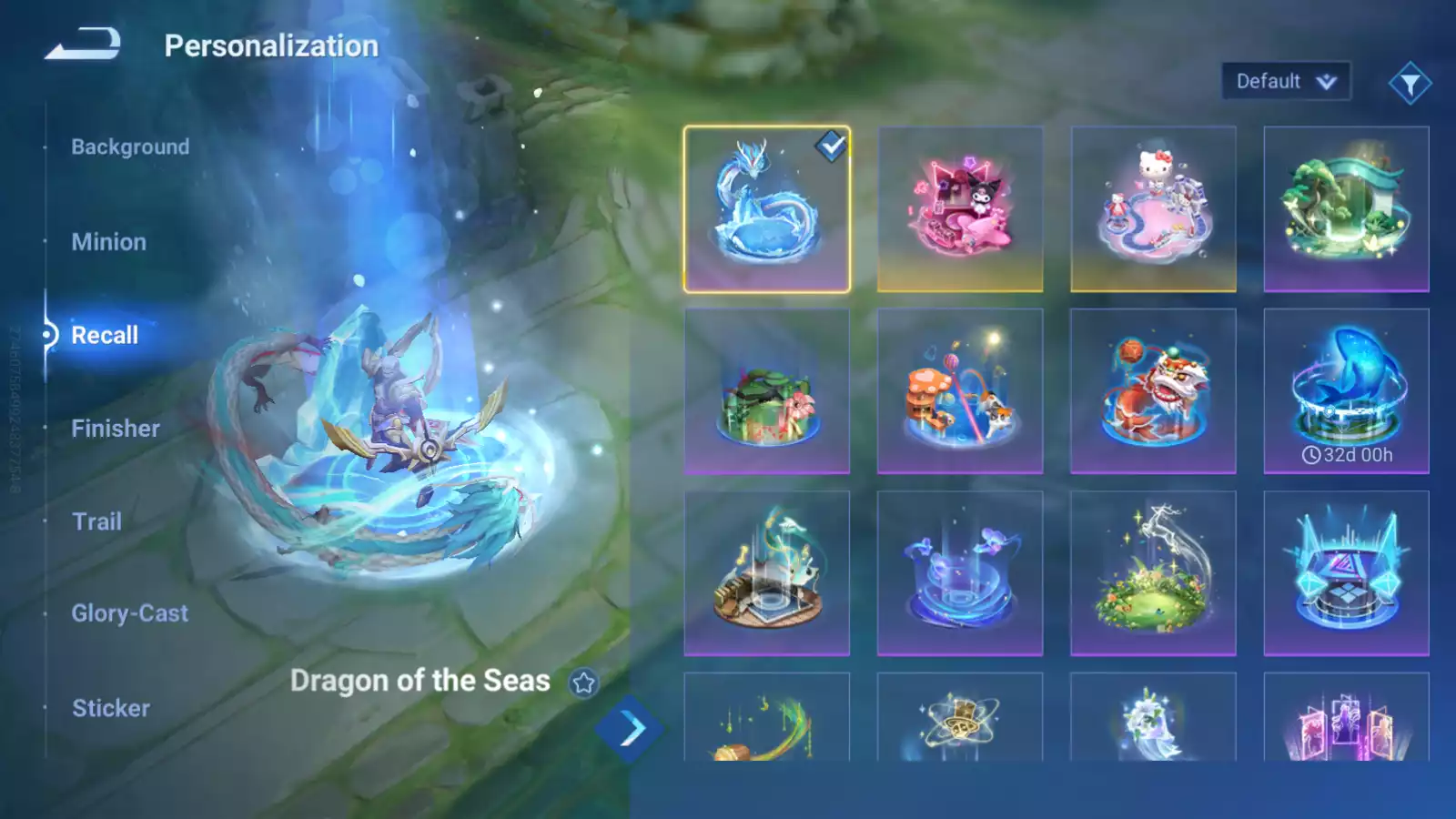This screenshot has width=1456, height=819.
Task: Select the Dragon of the Seas recall
Action: point(766,209)
